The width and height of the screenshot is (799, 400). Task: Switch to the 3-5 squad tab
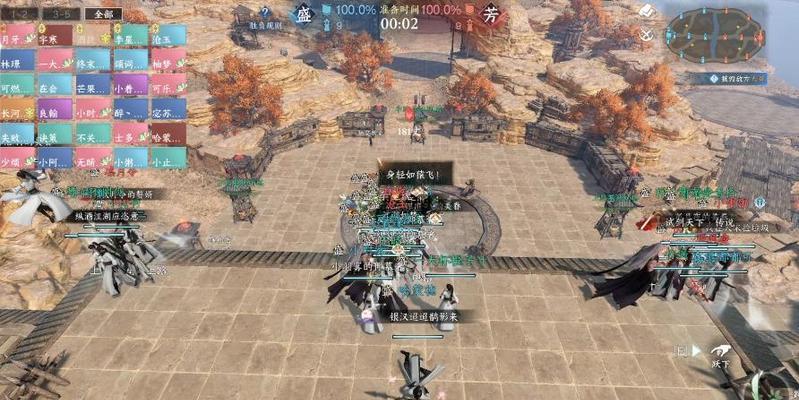pyautogui.click(x=60, y=15)
